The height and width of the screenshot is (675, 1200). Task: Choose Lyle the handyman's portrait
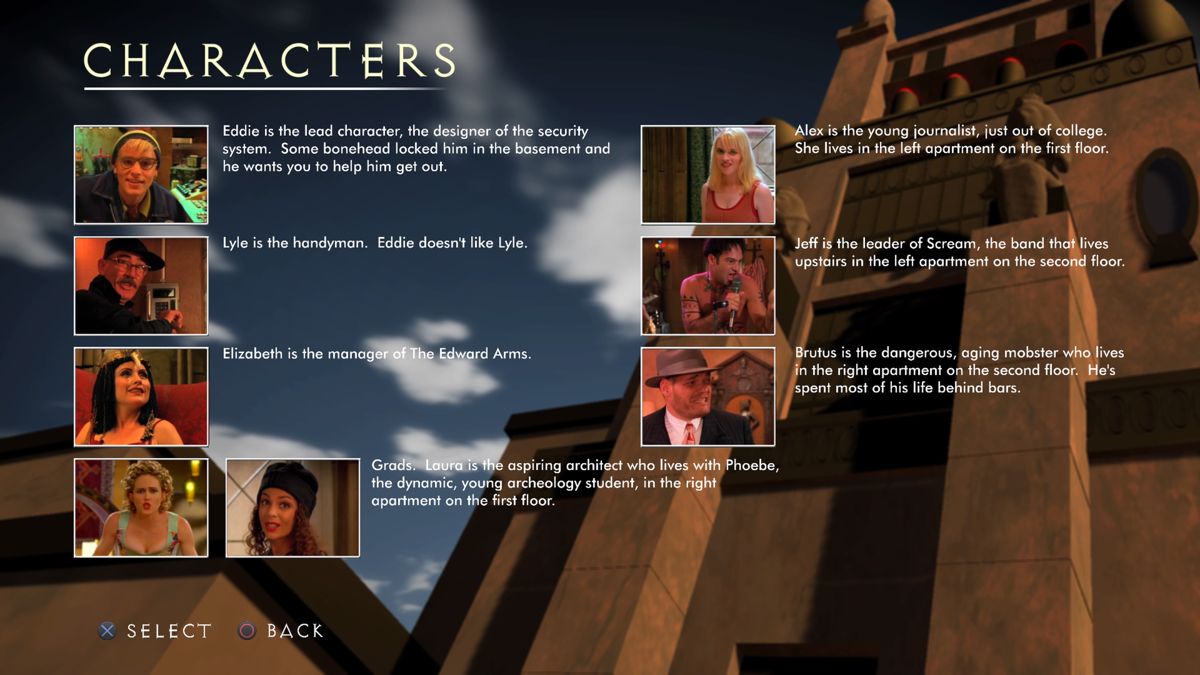point(141,285)
